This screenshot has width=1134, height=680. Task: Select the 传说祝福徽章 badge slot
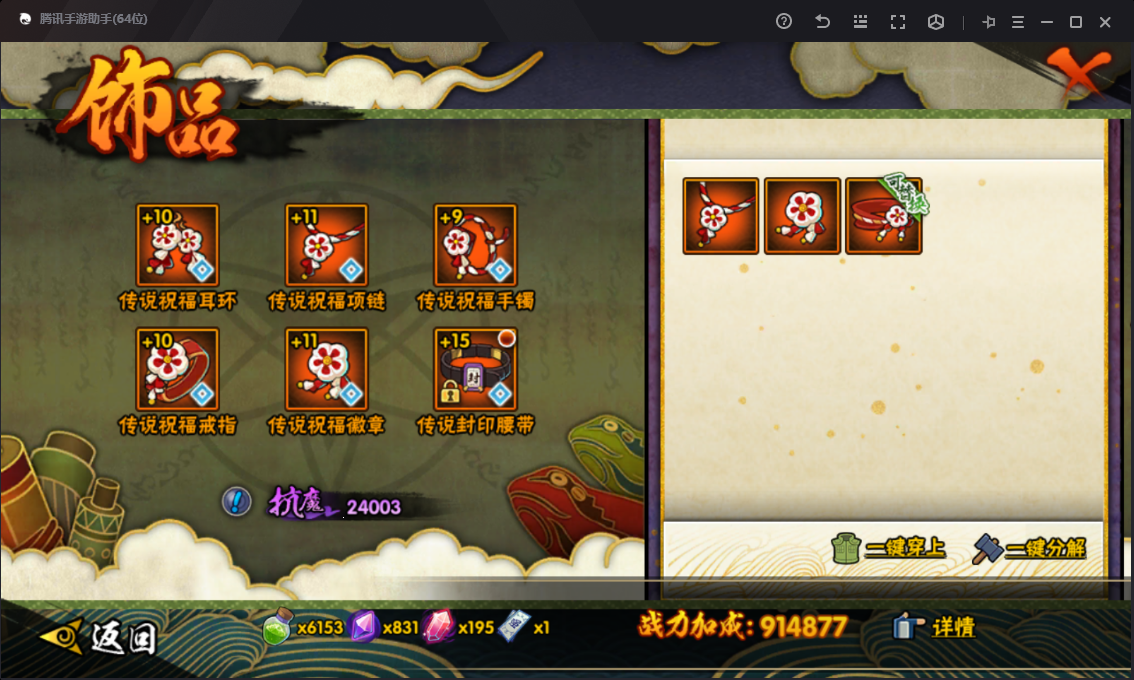click(327, 369)
